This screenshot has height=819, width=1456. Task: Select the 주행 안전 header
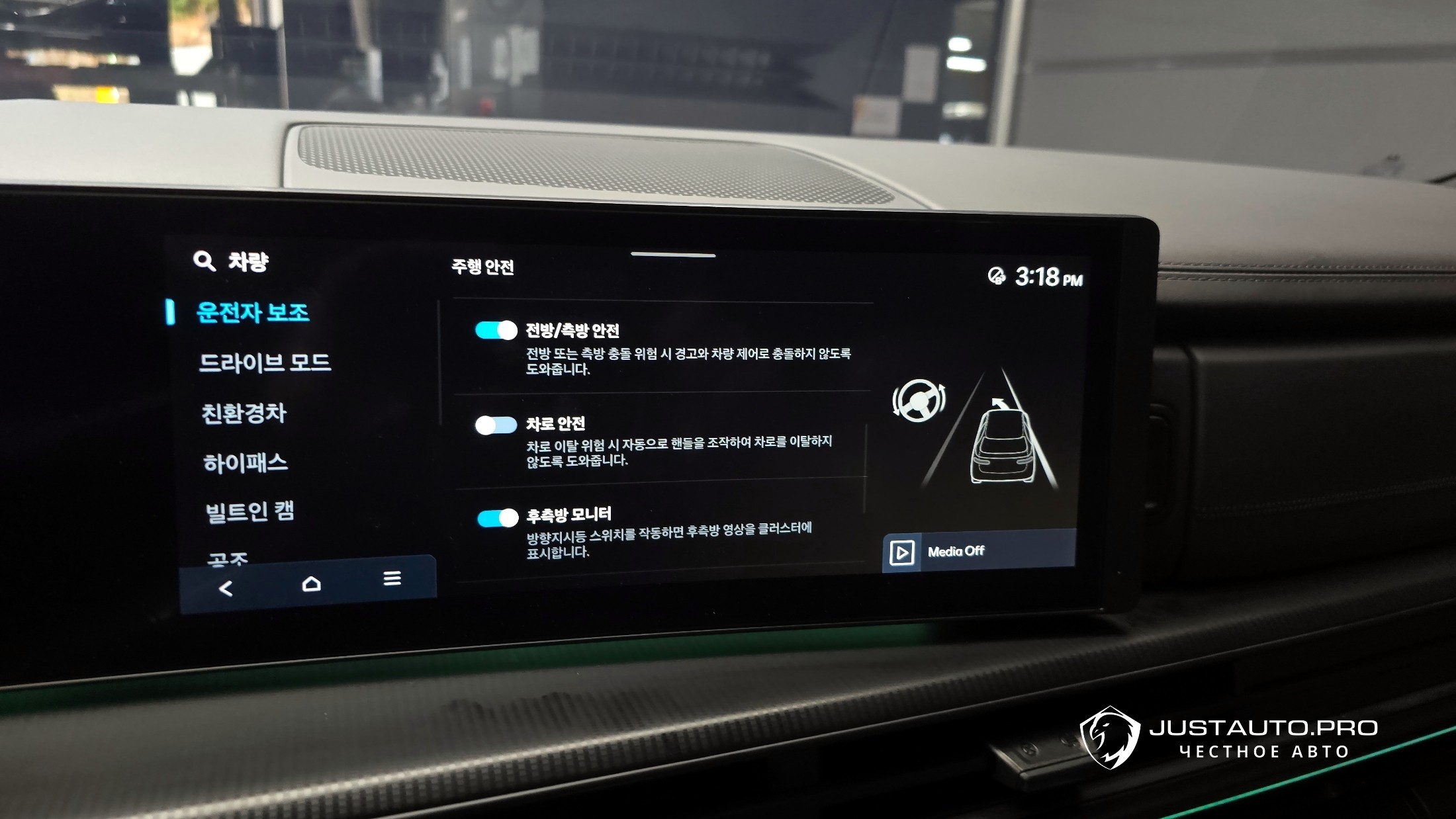pyautogui.click(x=482, y=267)
